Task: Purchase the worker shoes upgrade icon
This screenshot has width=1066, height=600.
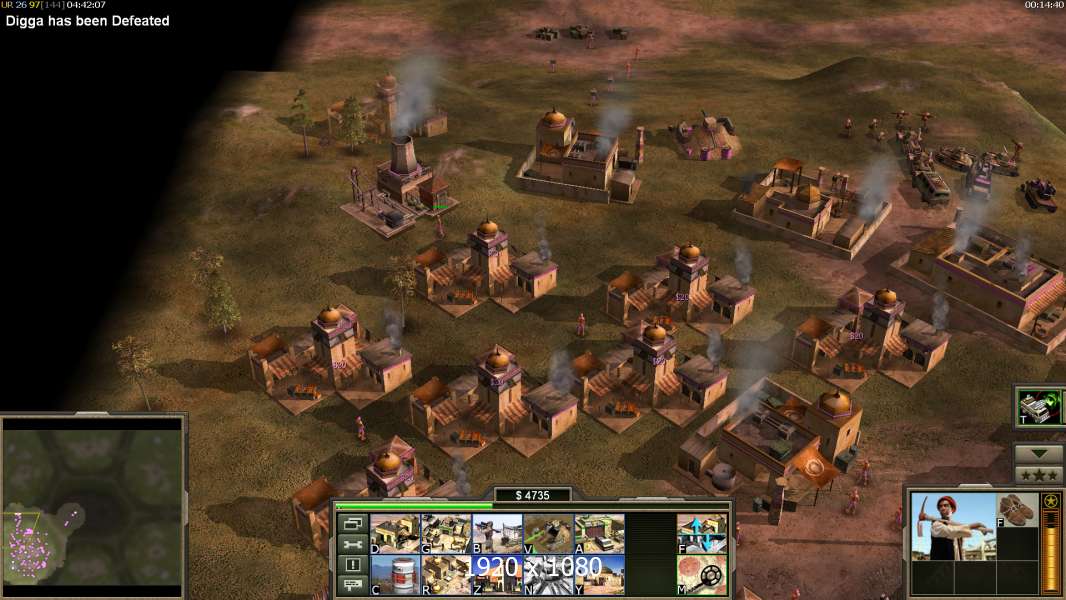Action: tap(1018, 509)
